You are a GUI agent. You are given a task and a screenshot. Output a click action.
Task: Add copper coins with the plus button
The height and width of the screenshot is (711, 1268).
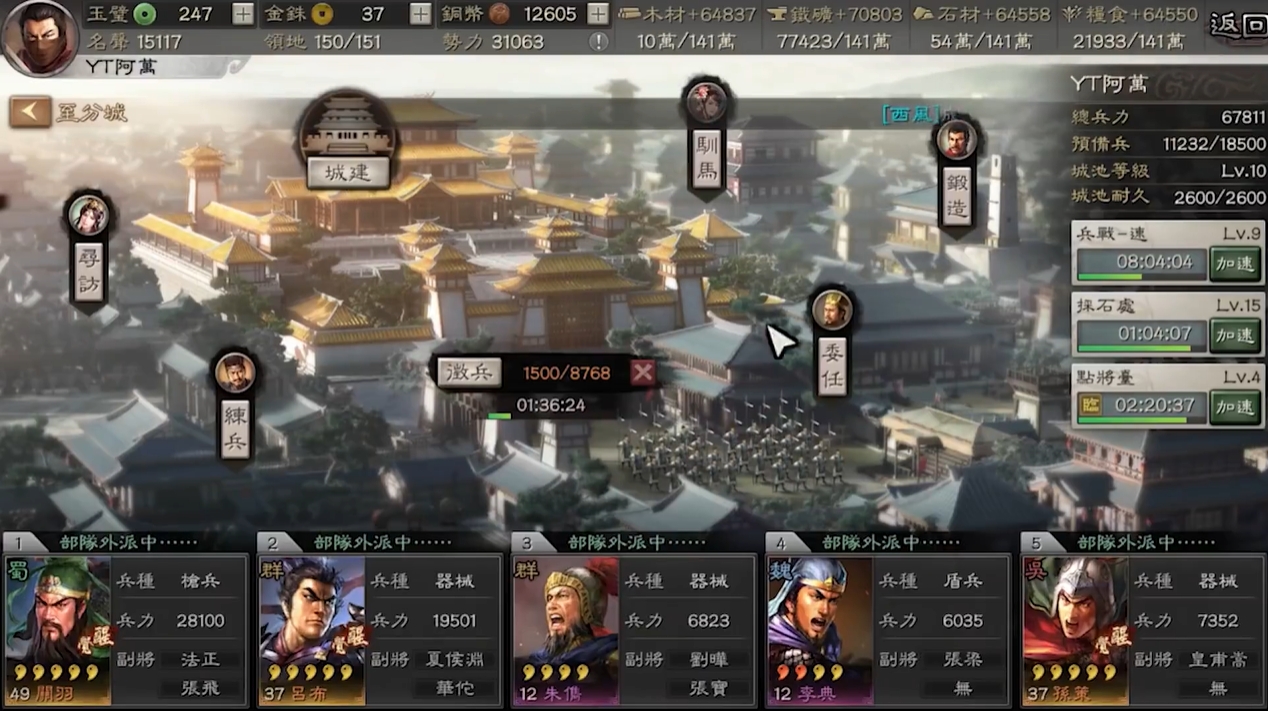[x=597, y=14]
